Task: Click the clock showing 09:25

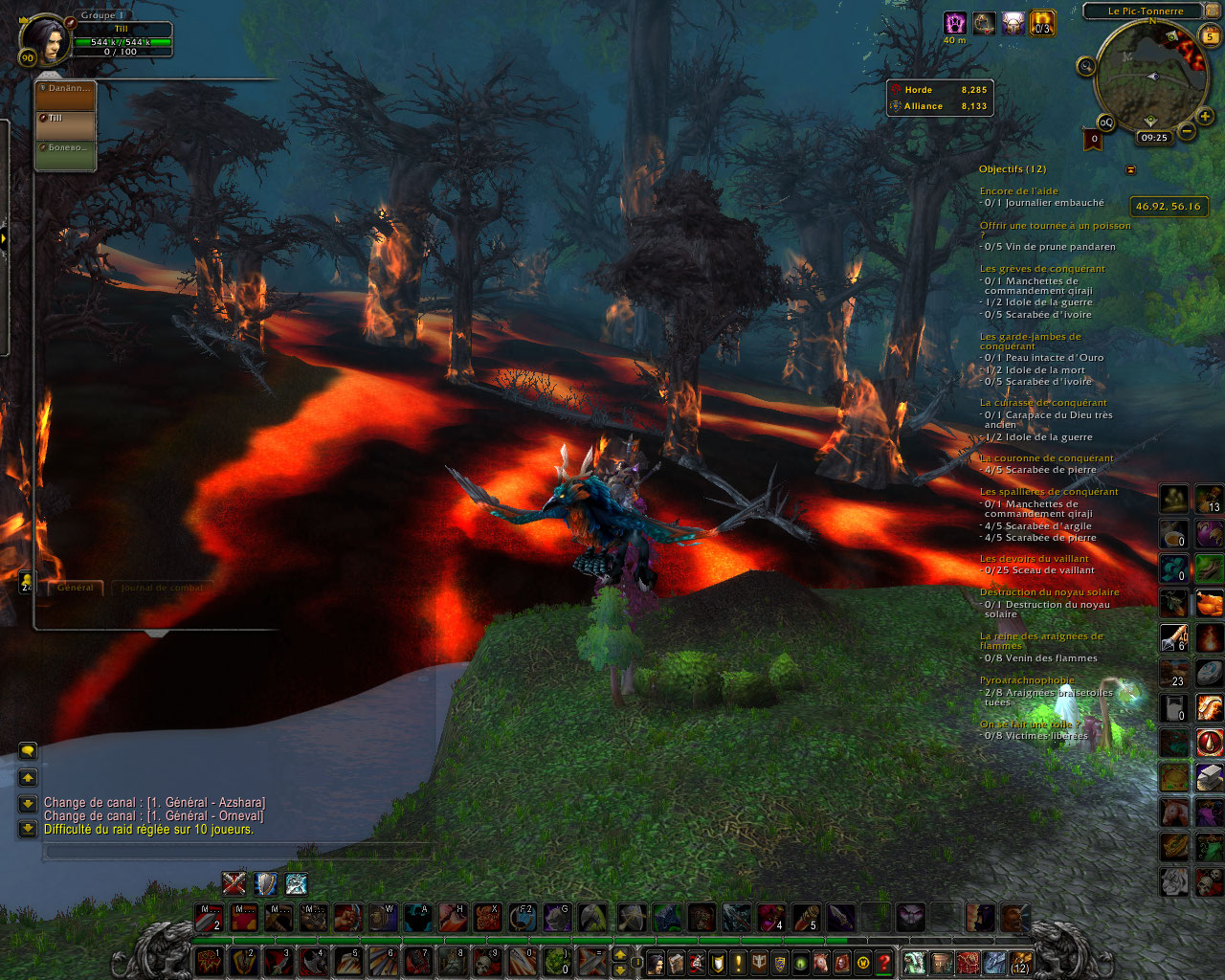Action: pos(1154,138)
